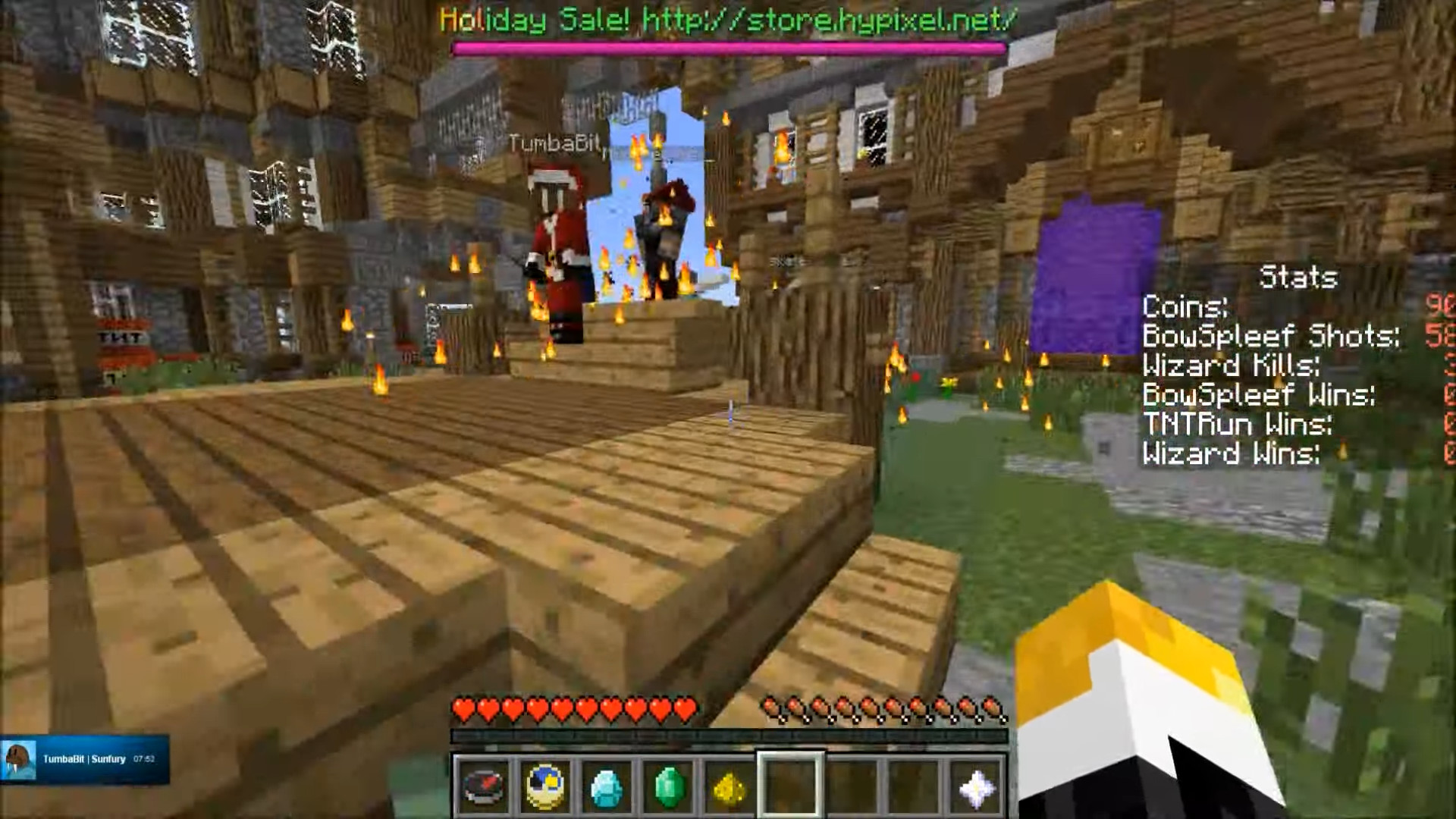Open the TumbaBit | Sunfury video overlay badge

[x=84, y=758]
